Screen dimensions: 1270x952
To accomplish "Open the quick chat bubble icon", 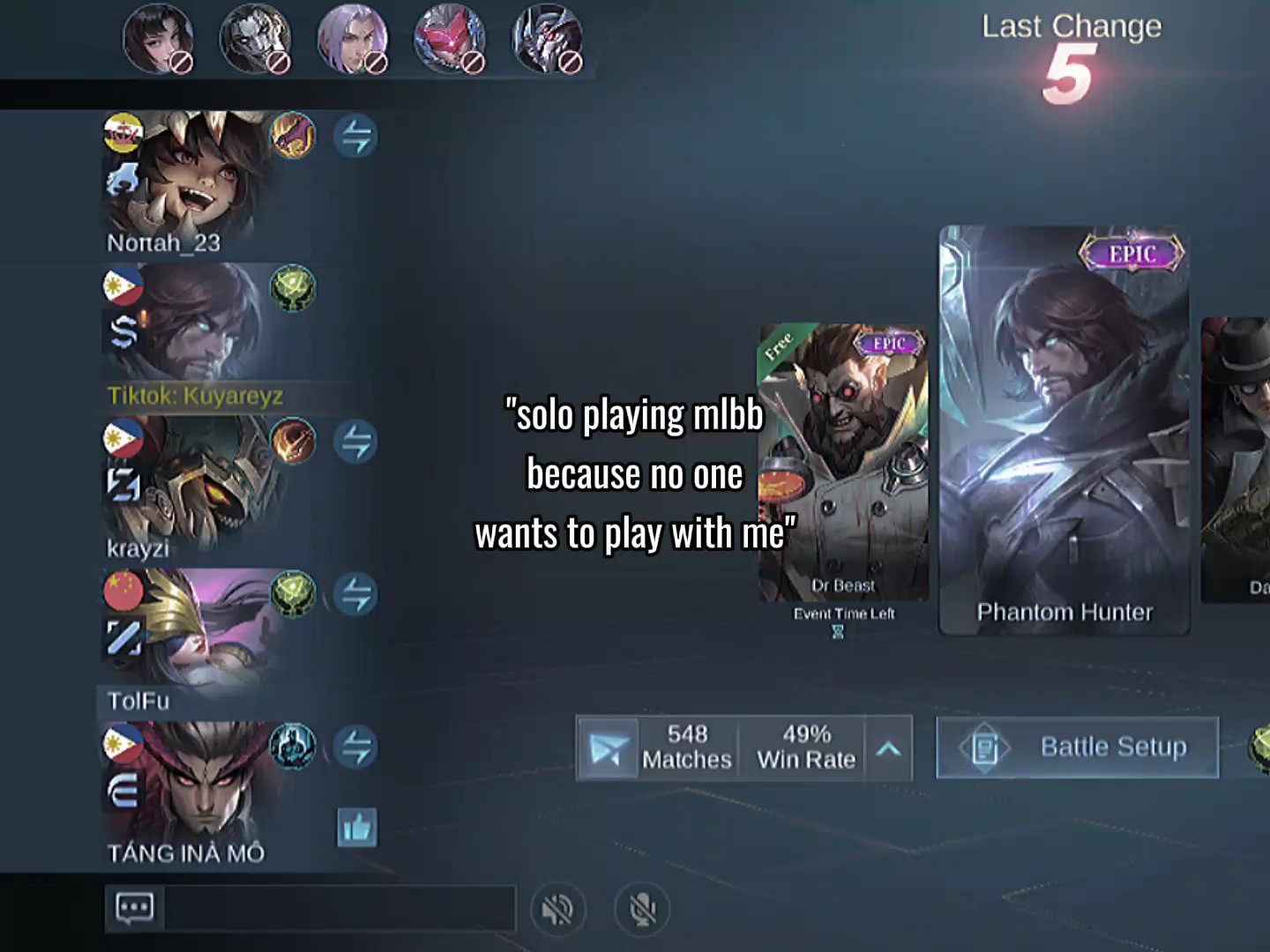I will [x=135, y=908].
